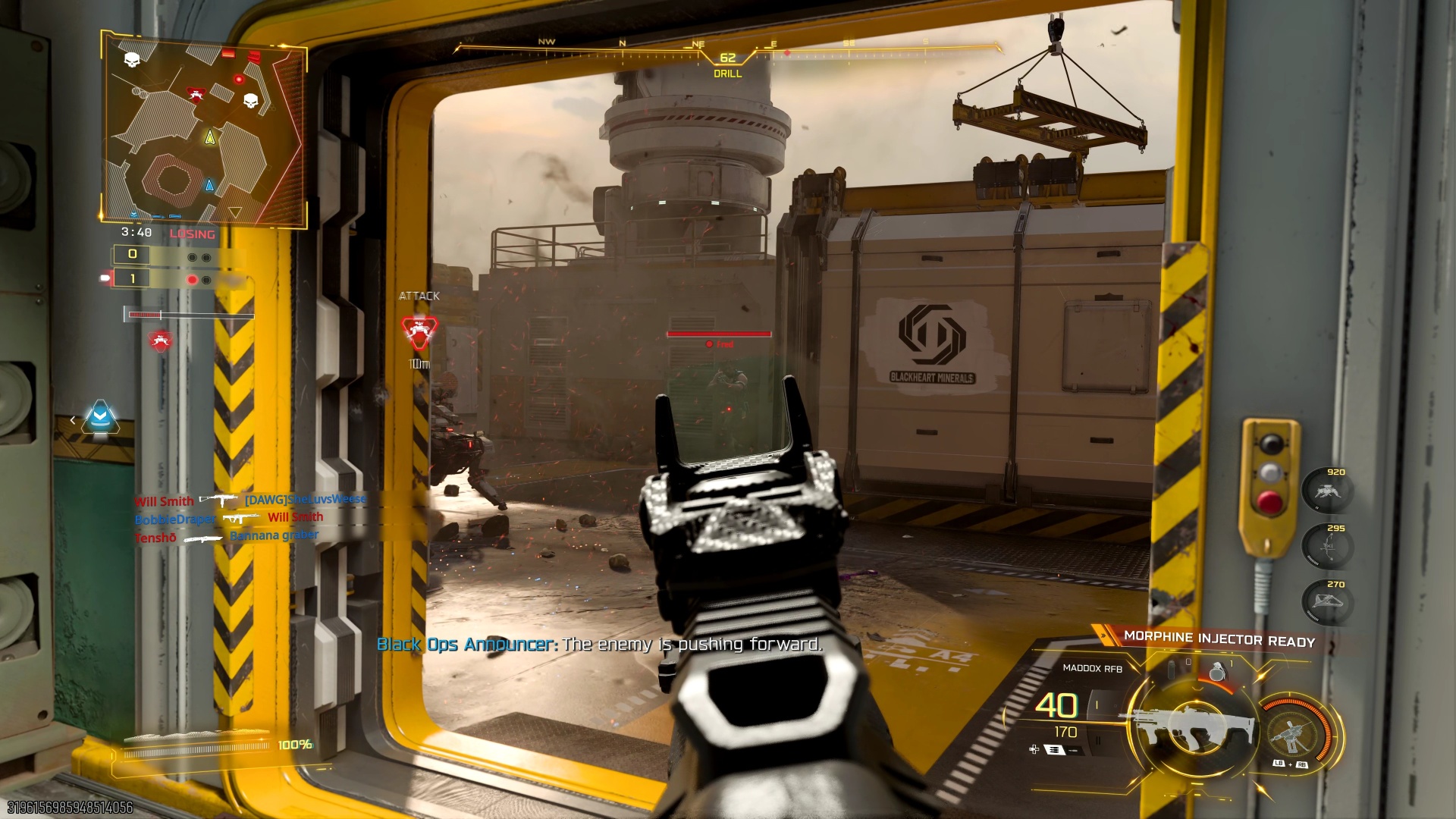Click the frag grenade lethal icon

point(1218,671)
